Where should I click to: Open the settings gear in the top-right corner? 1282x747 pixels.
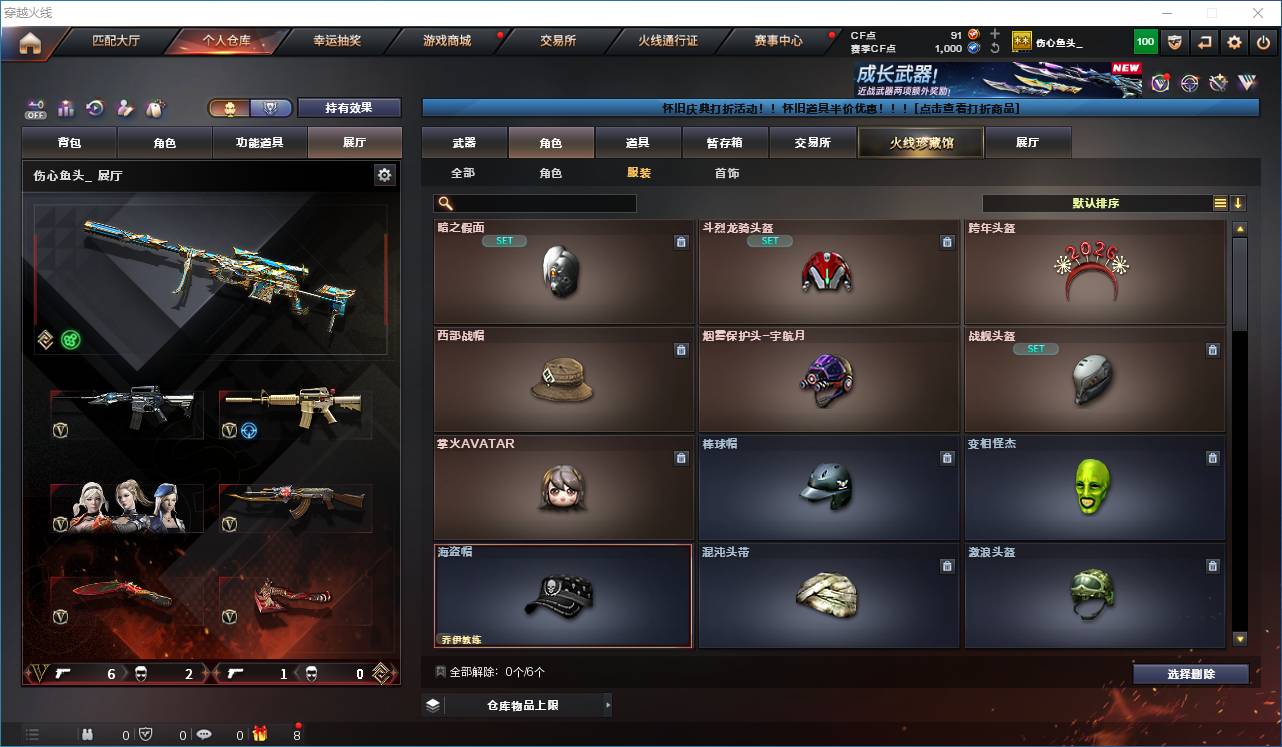pos(1233,41)
